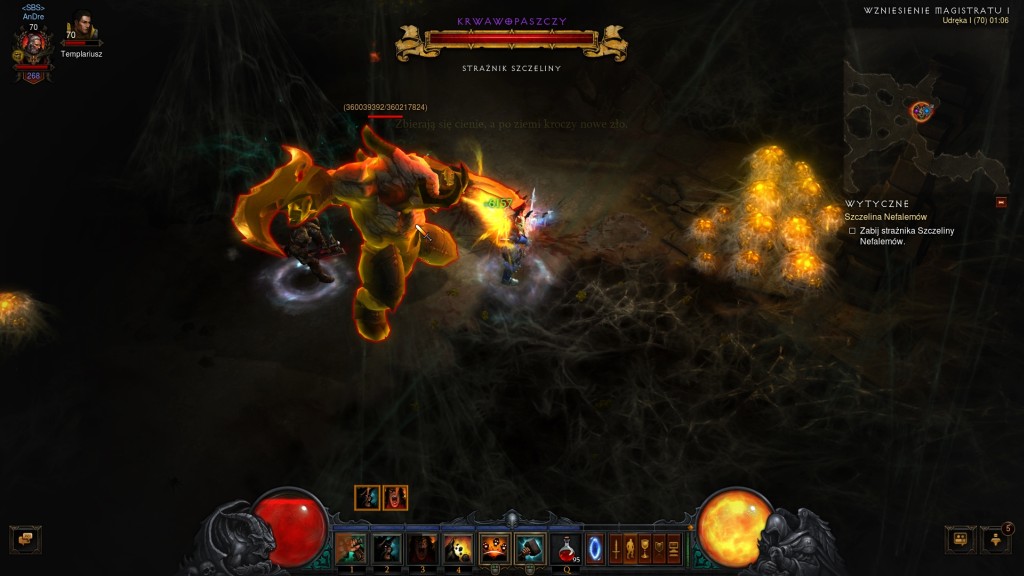1024x576 pixels.
Task: Open the inventory character figure icon
Action: (x=630, y=549)
